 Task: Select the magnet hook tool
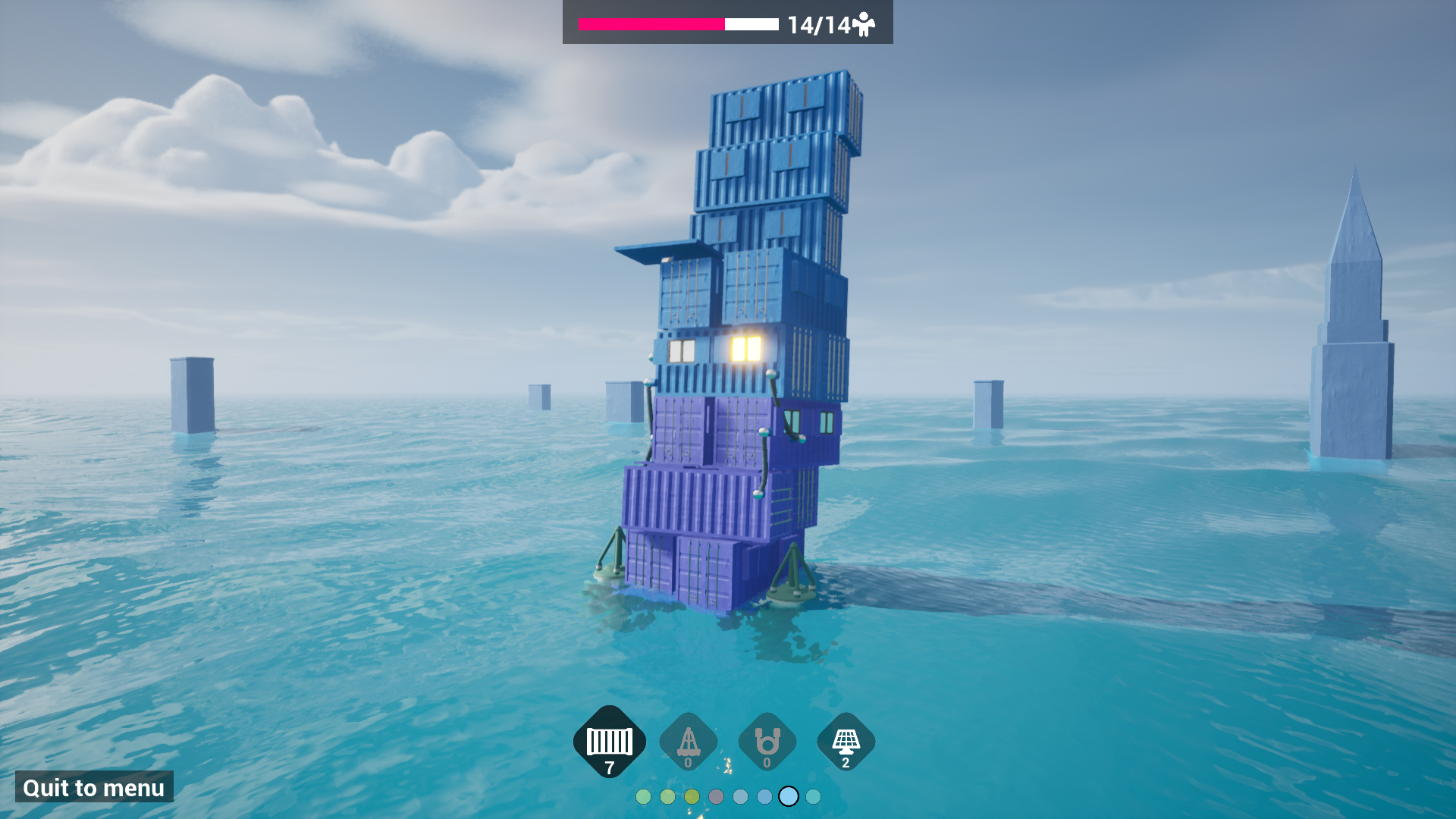(767, 739)
